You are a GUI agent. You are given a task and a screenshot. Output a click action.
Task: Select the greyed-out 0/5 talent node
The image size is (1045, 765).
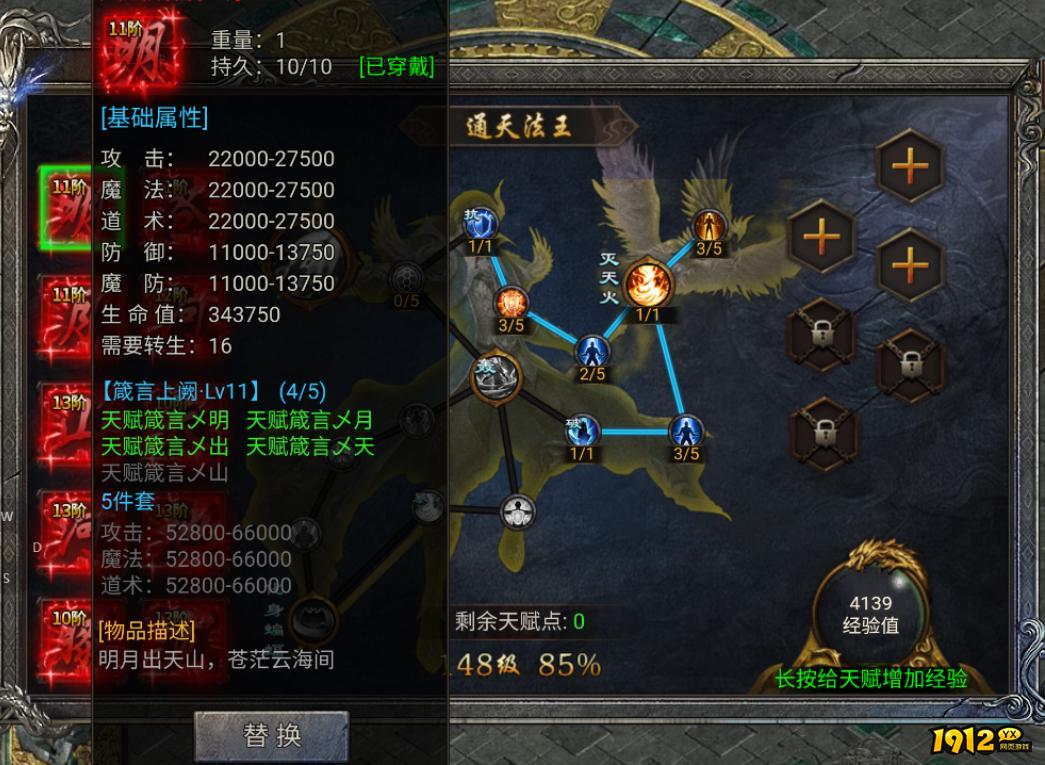[x=406, y=279]
